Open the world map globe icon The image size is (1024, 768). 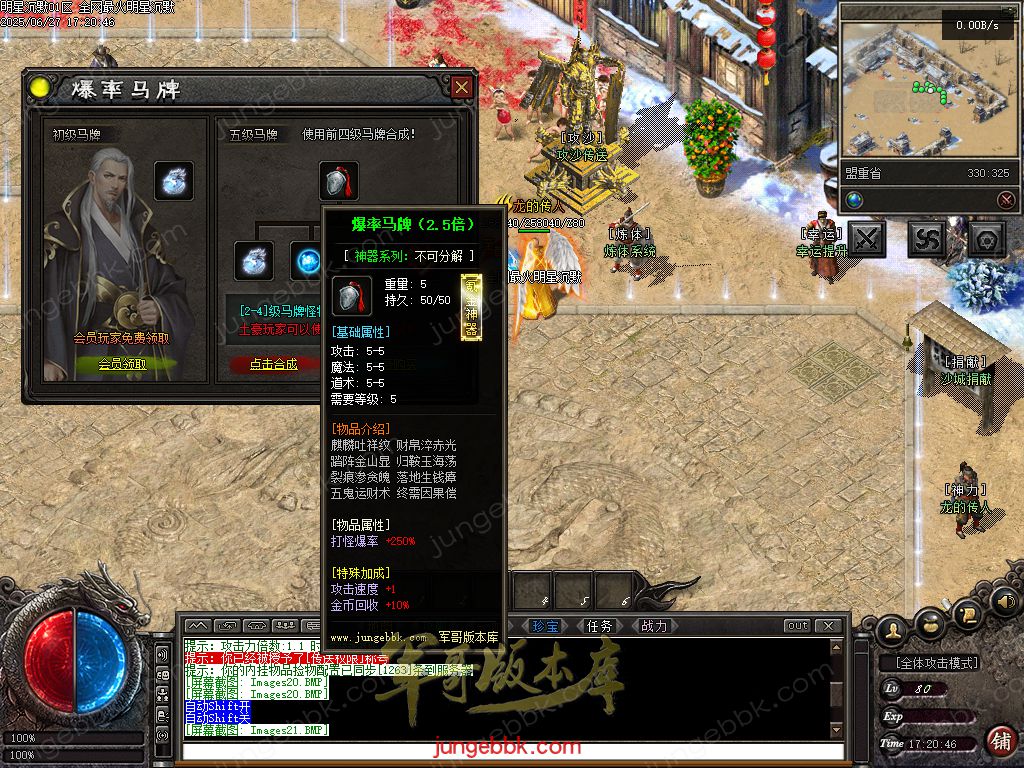[854, 200]
